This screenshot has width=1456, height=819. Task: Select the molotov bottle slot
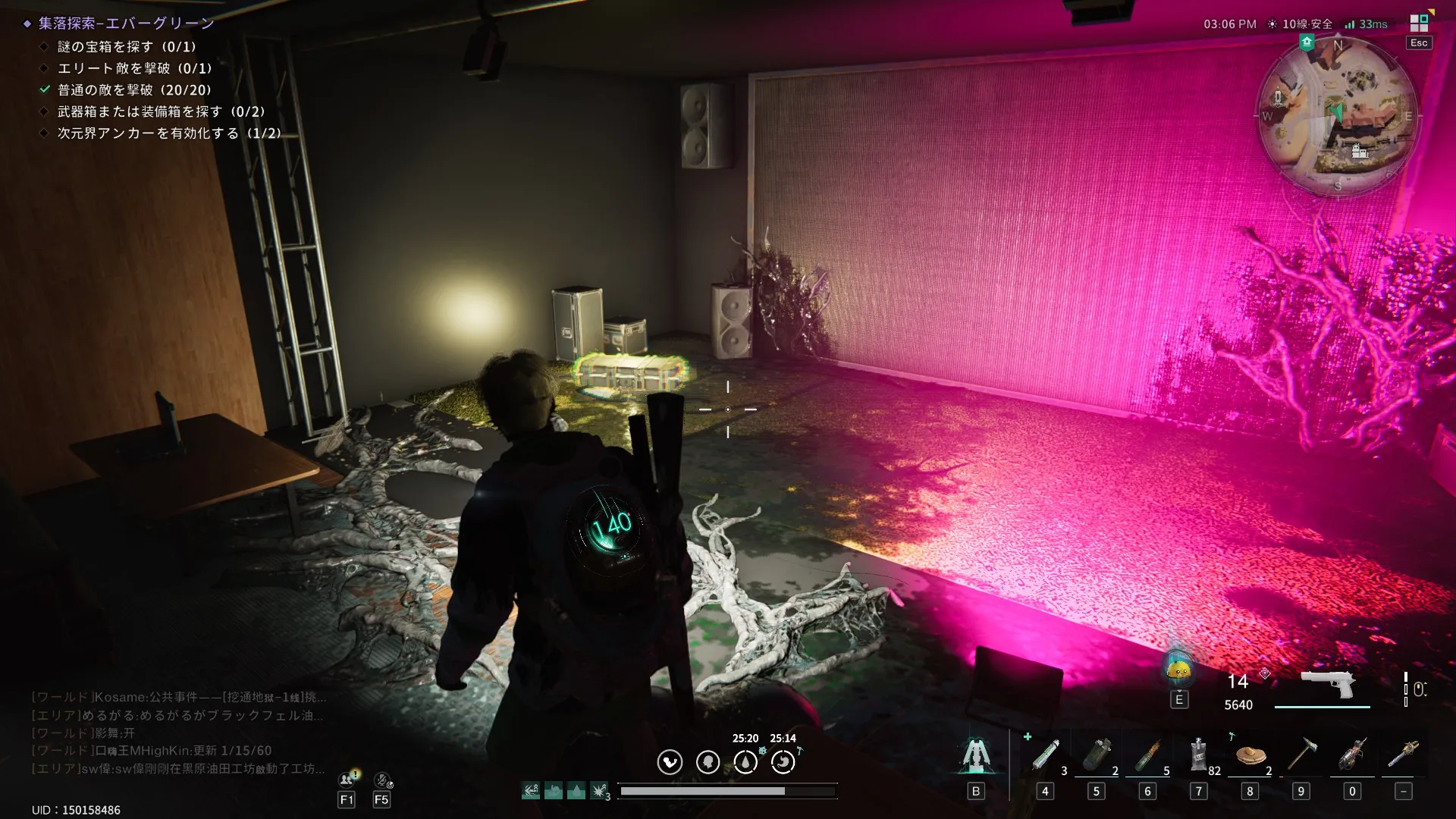(x=1147, y=755)
